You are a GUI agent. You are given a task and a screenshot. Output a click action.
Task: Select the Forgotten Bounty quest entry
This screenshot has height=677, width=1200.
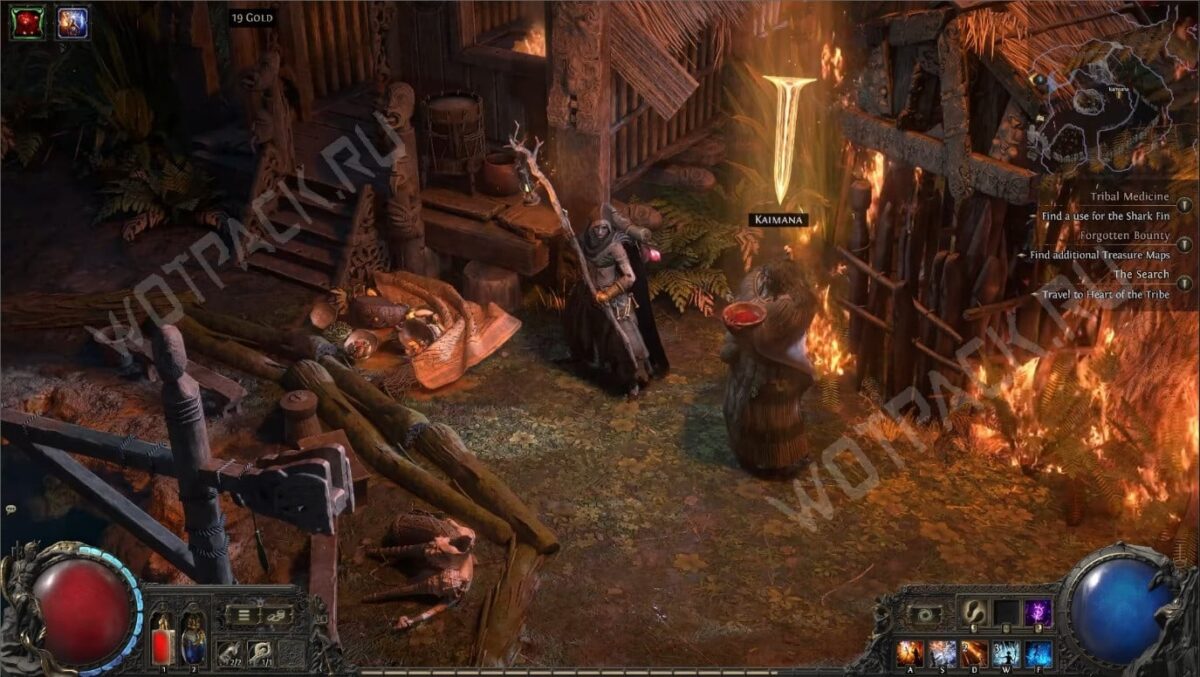[x=1124, y=236]
